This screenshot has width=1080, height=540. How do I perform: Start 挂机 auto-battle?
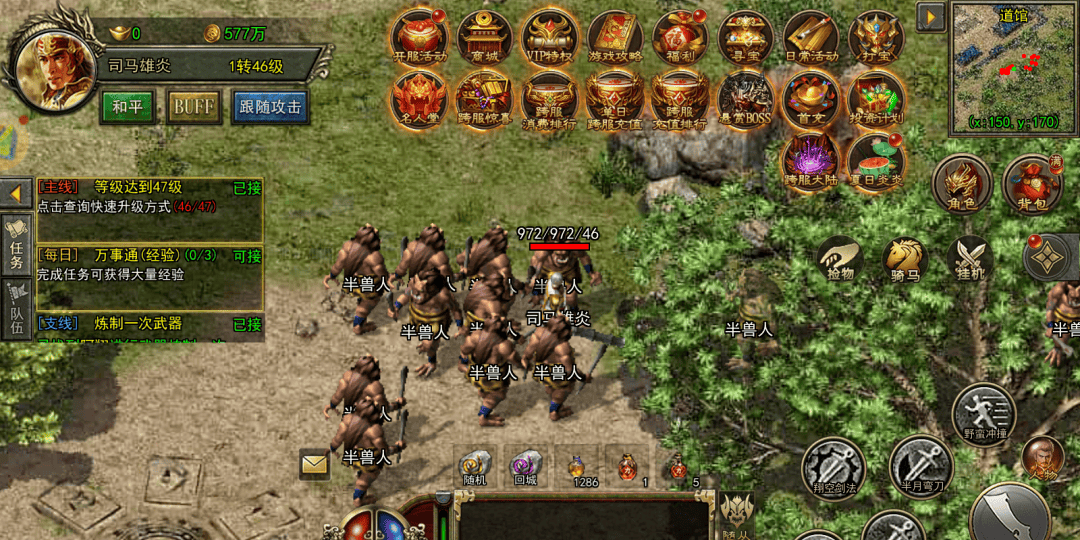tap(970, 260)
